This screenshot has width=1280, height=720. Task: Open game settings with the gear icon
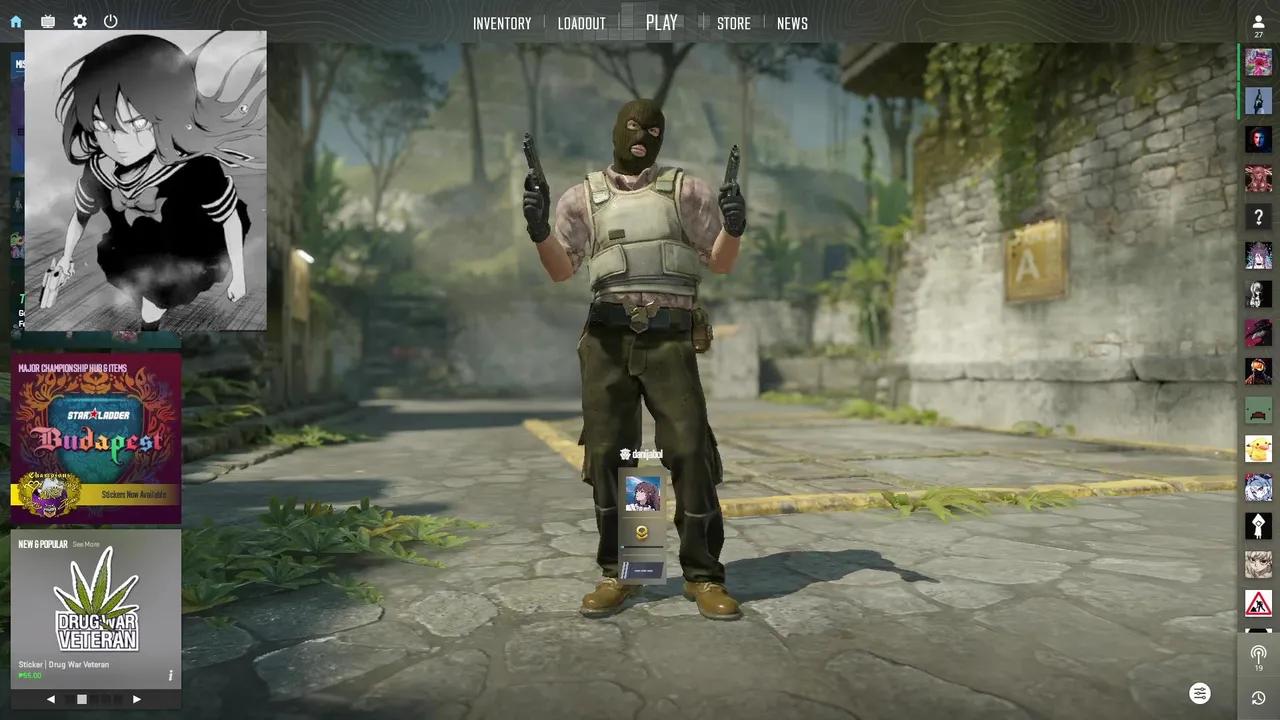(79, 21)
